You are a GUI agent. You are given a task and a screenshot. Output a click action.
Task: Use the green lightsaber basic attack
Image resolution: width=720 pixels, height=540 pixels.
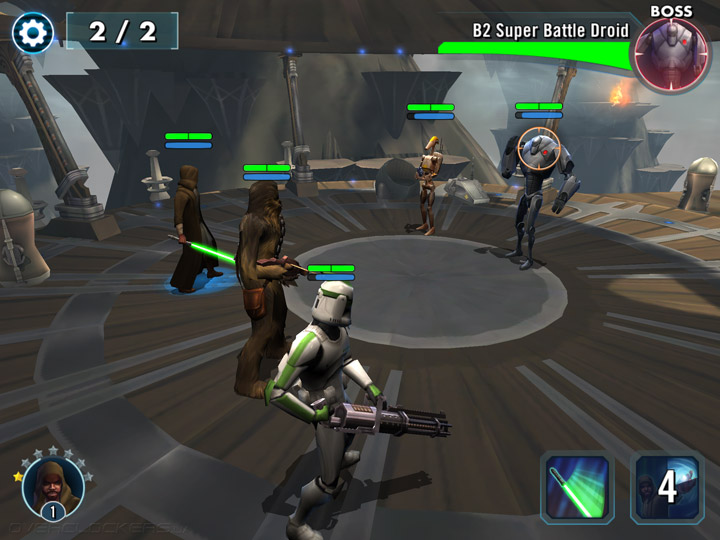click(577, 488)
